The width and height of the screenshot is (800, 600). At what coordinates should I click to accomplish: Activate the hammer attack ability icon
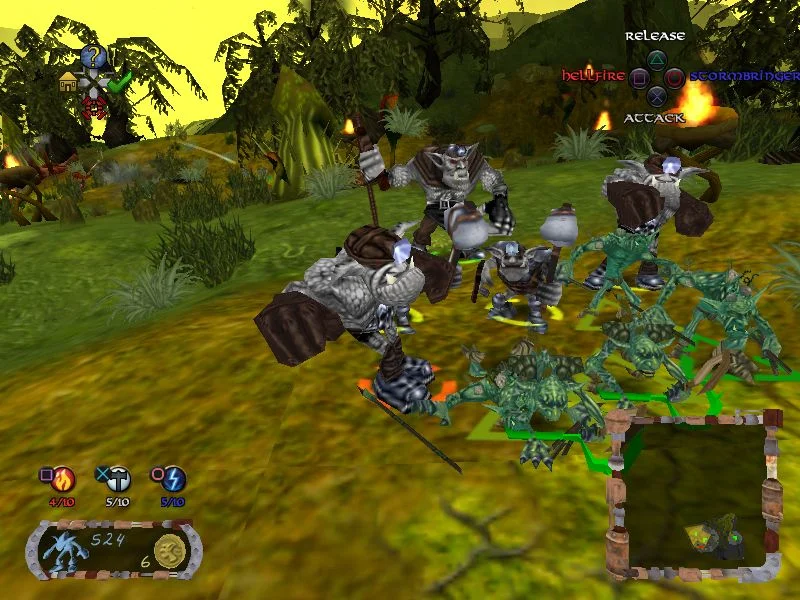click(118, 479)
